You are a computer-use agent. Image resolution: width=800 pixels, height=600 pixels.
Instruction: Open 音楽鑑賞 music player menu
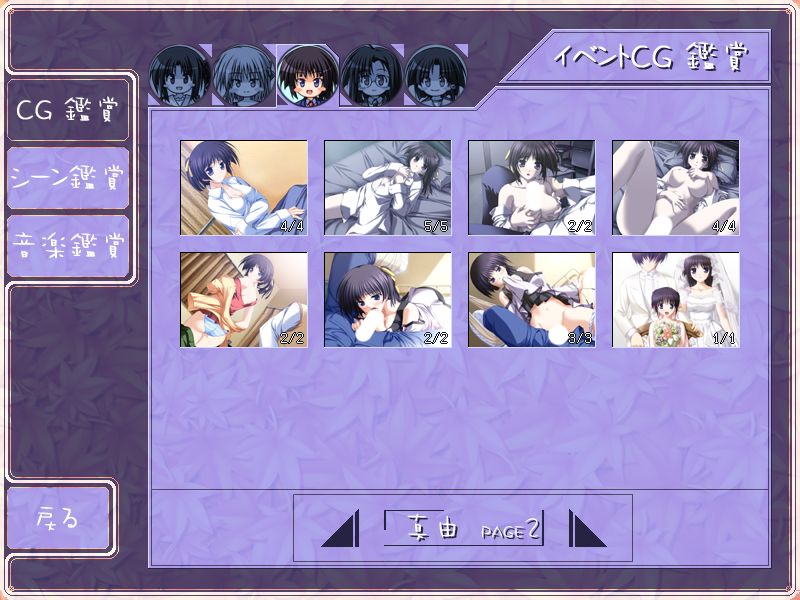pyautogui.click(x=67, y=245)
